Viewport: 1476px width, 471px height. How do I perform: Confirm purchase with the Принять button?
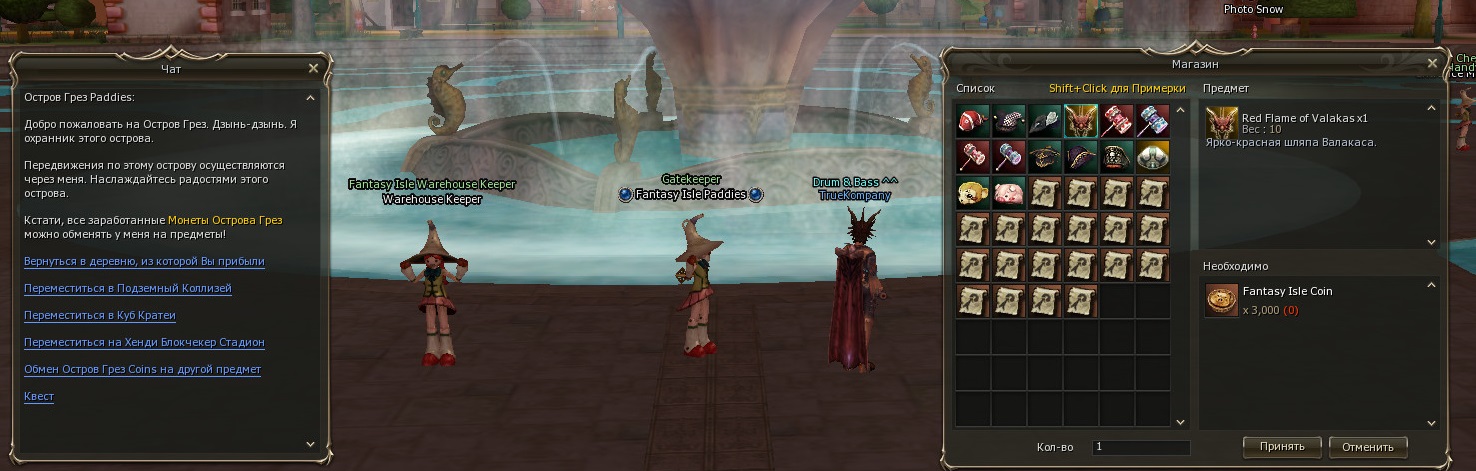(x=1281, y=446)
